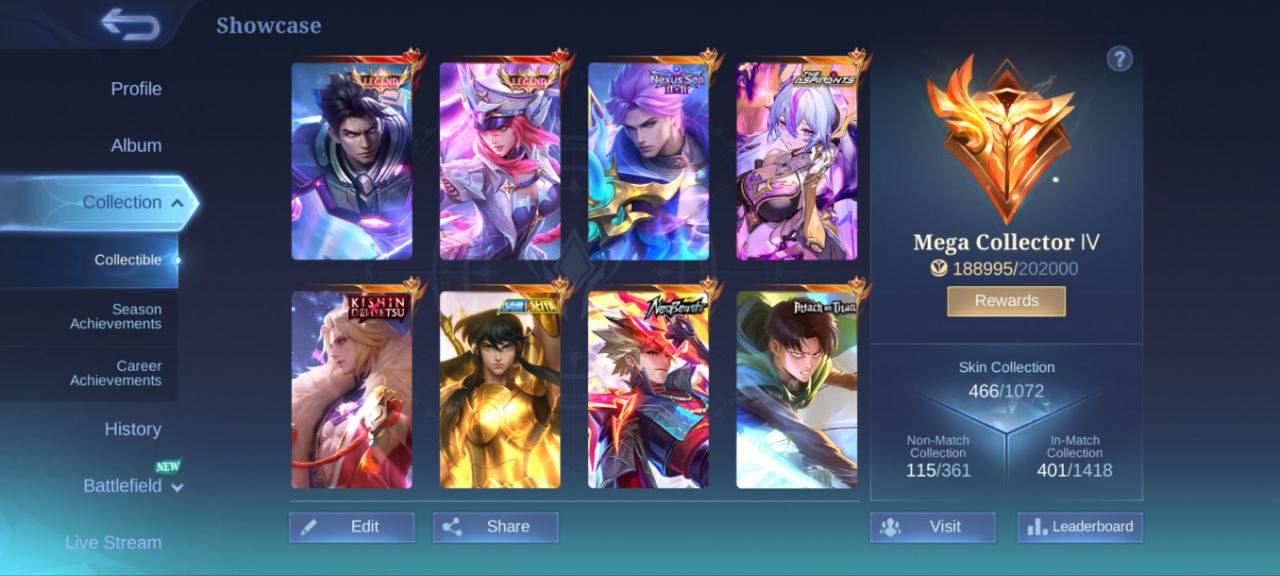This screenshot has height=576, width=1280.
Task: Select the golden armor Saint Seiya skin card
Action: 500,390
